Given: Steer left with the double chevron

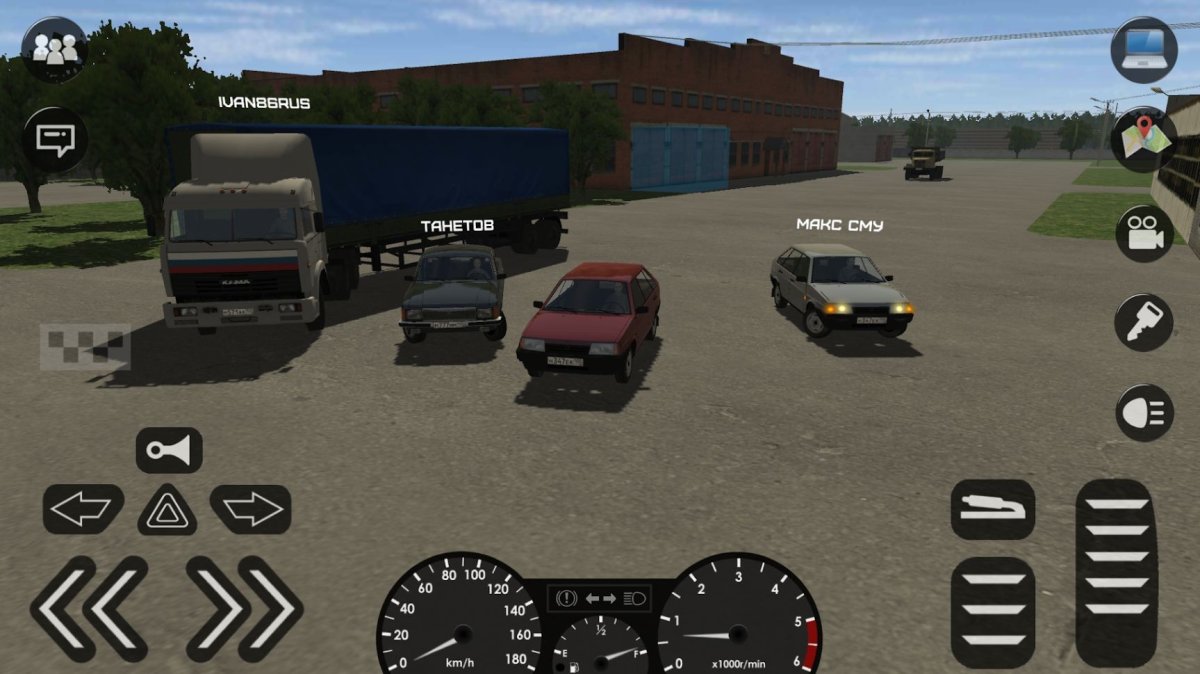Looking at the screenshot, I should 90,608.
